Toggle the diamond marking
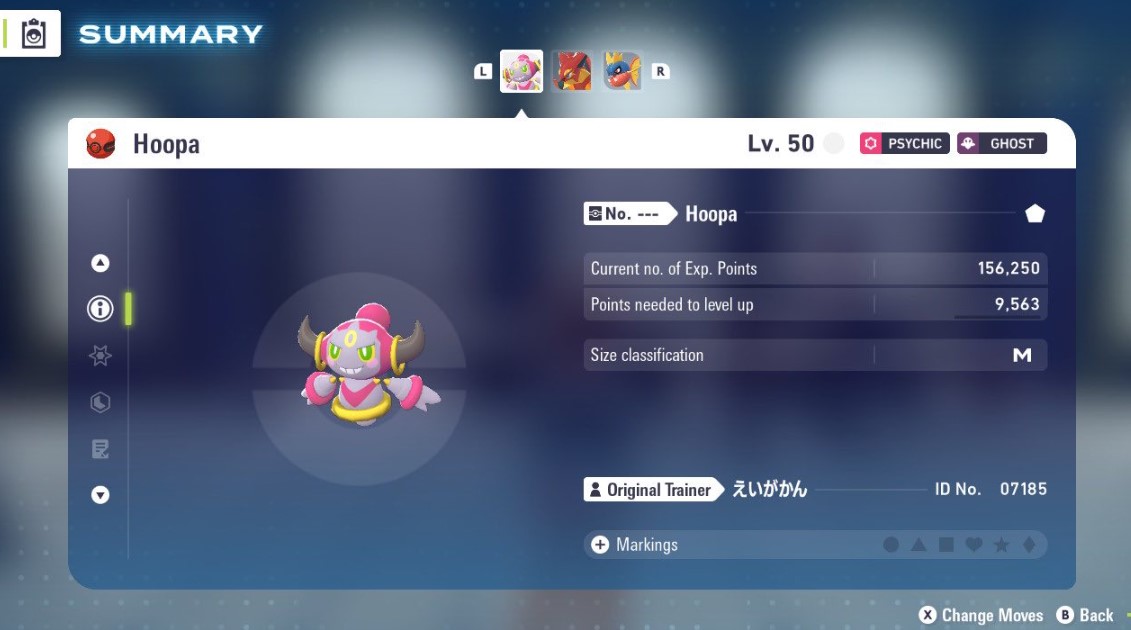Viewport: 1131px width, 630px height. point(1028,545)
